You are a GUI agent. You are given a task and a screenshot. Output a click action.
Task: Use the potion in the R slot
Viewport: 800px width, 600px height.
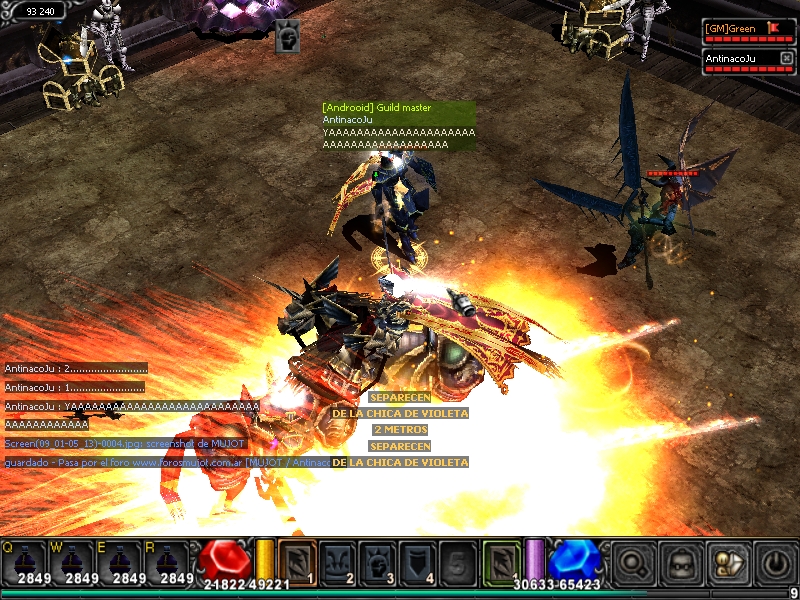(x=171, y=563)
